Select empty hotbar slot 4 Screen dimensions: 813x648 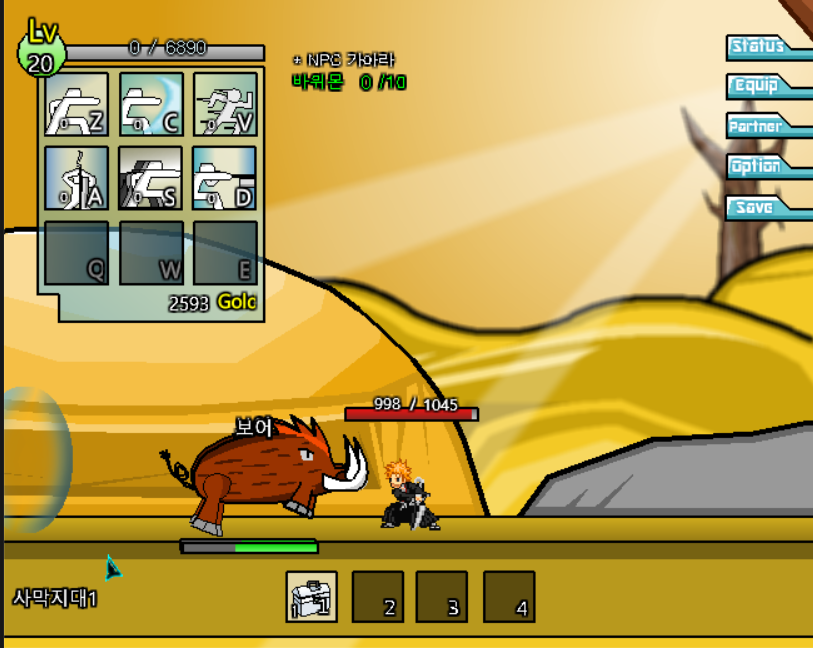point(509,597)
